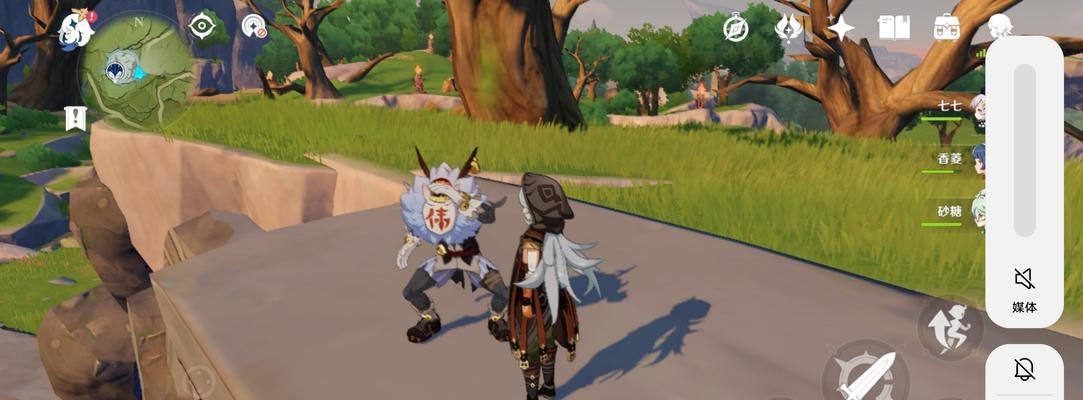Image resolution: width=1083 pixels, height=400 pixels.
Task: Open the four-point star Wish icon
Action: (x=841, y=28)
